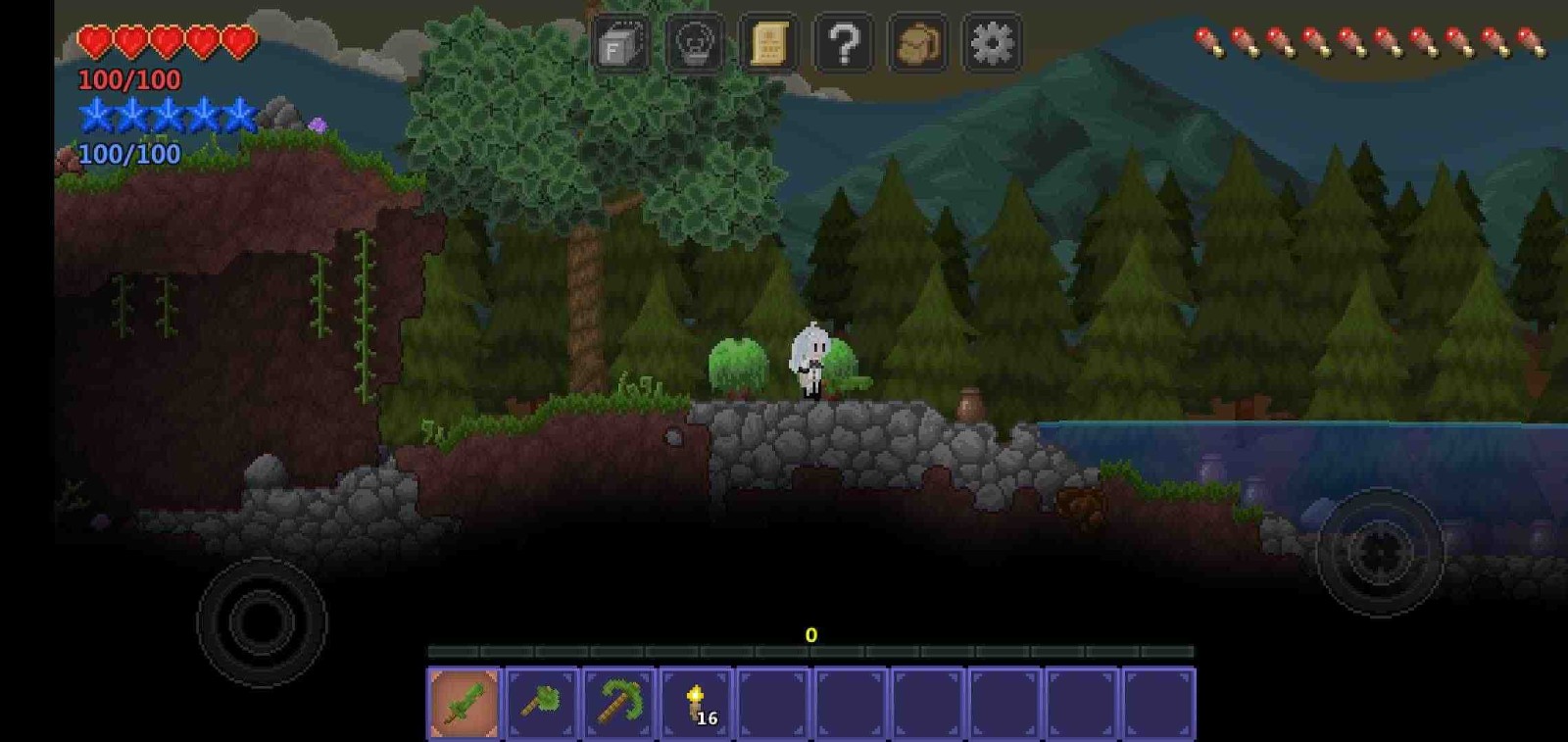The width and height of the screenshot is (1568, 742).
Task: Open the yellow scroll menu
Action: 769,44
